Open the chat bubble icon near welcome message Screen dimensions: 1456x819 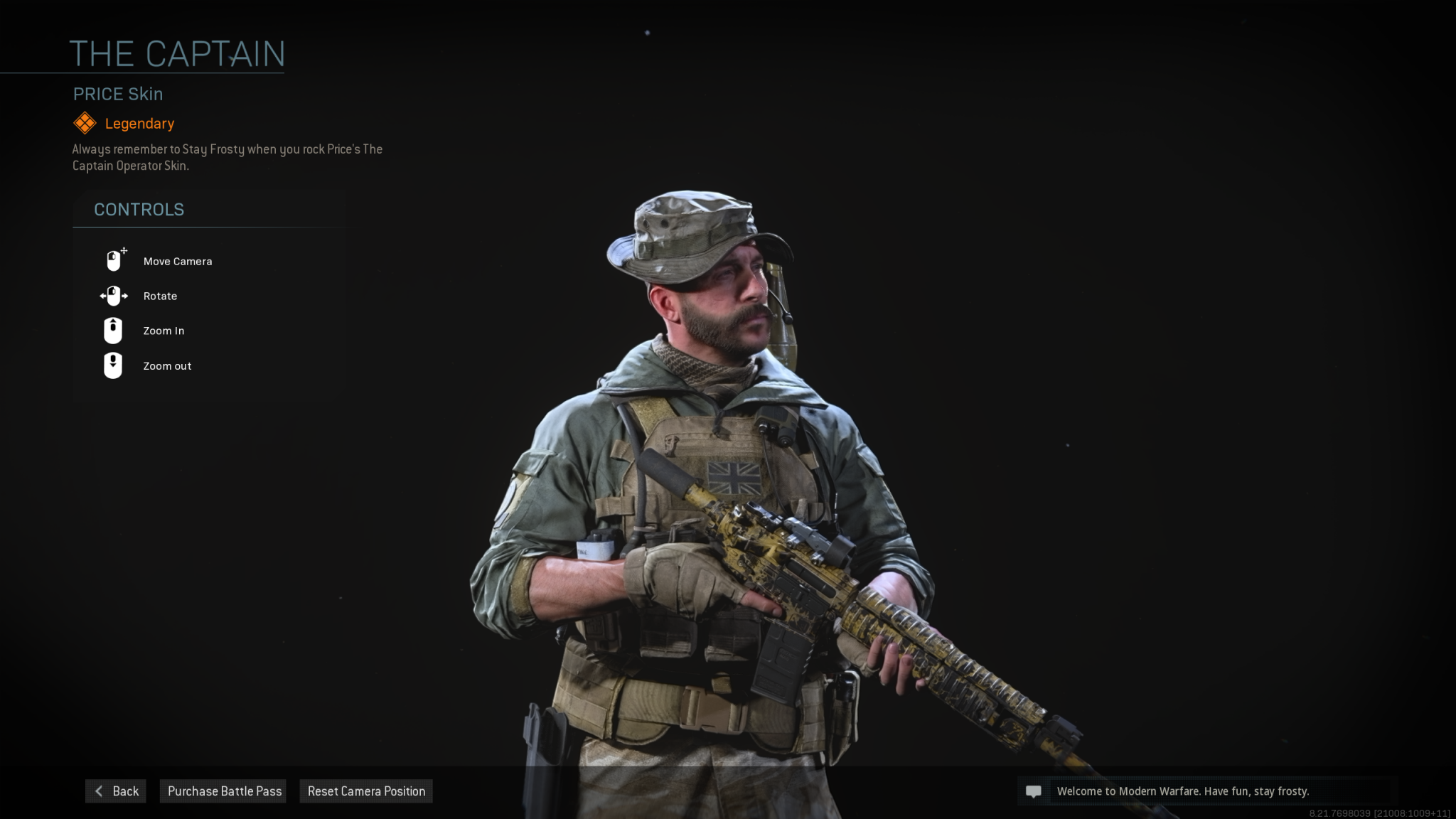click(x=1035, y=791)
